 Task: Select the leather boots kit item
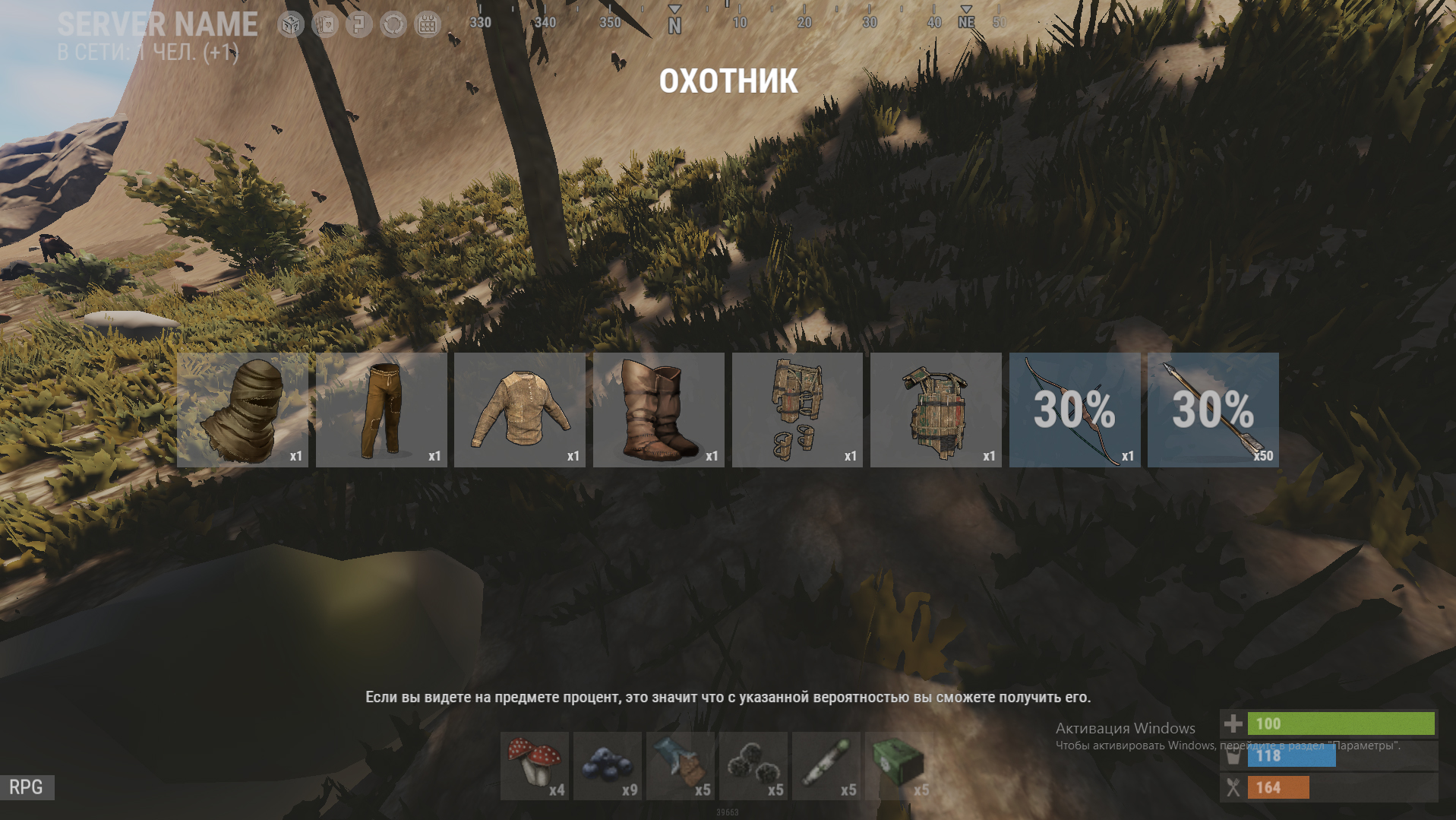pos(659,410)
